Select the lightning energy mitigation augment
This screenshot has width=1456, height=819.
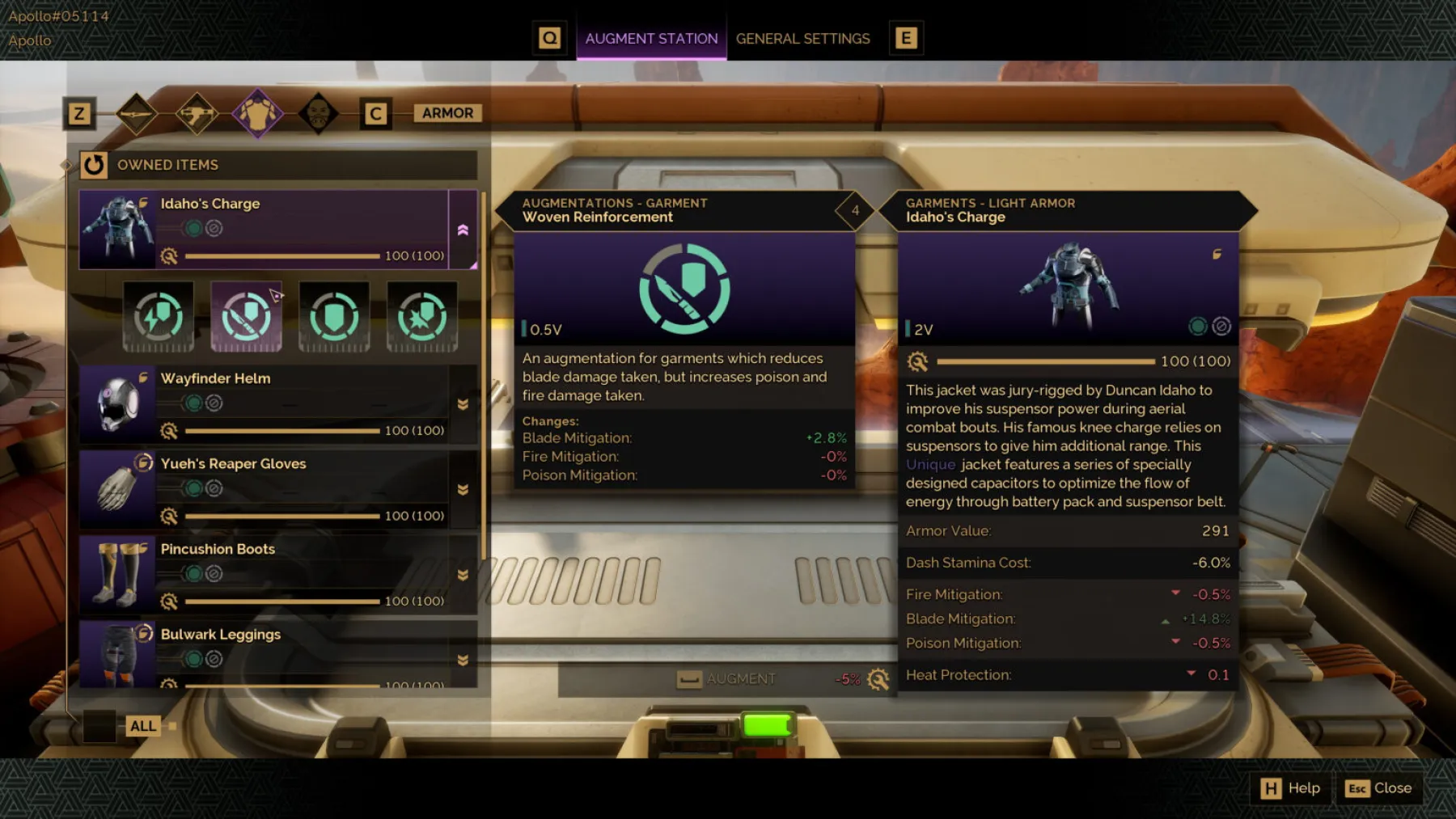(159, 317)
